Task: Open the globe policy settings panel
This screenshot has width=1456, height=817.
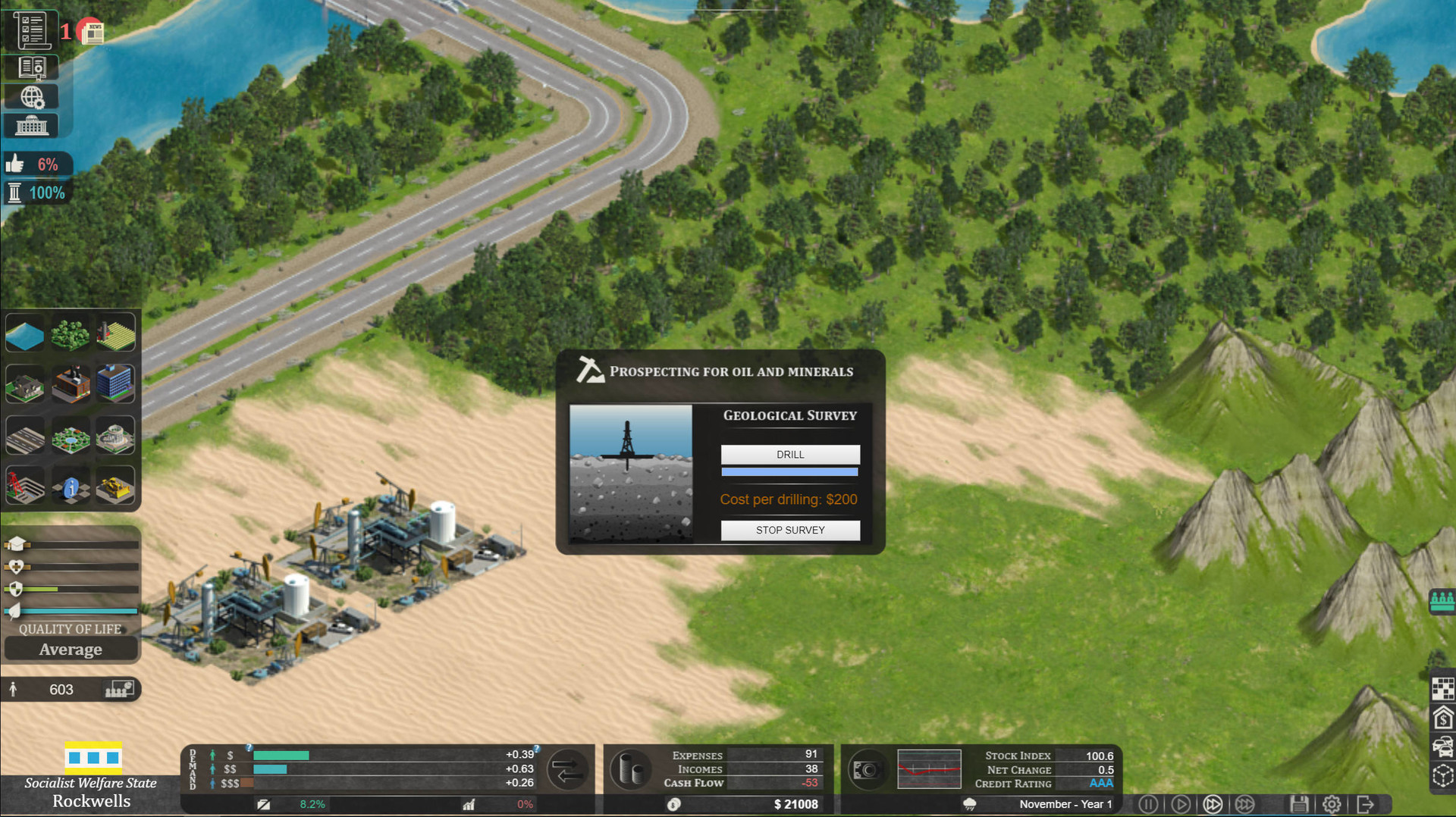Action: click(x=31, y=96)
